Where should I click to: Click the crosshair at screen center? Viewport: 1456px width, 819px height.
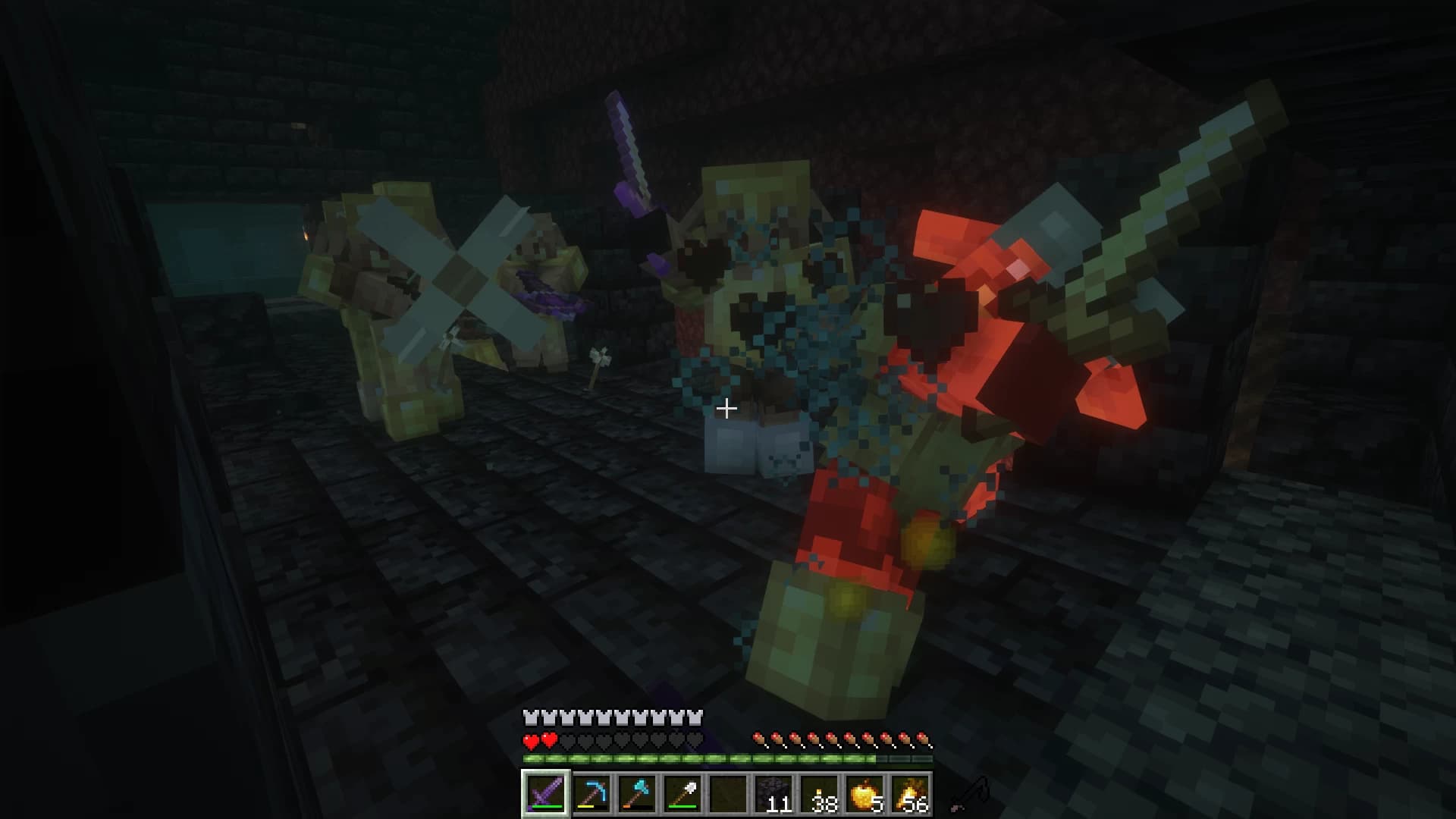(x=728, y=409)
